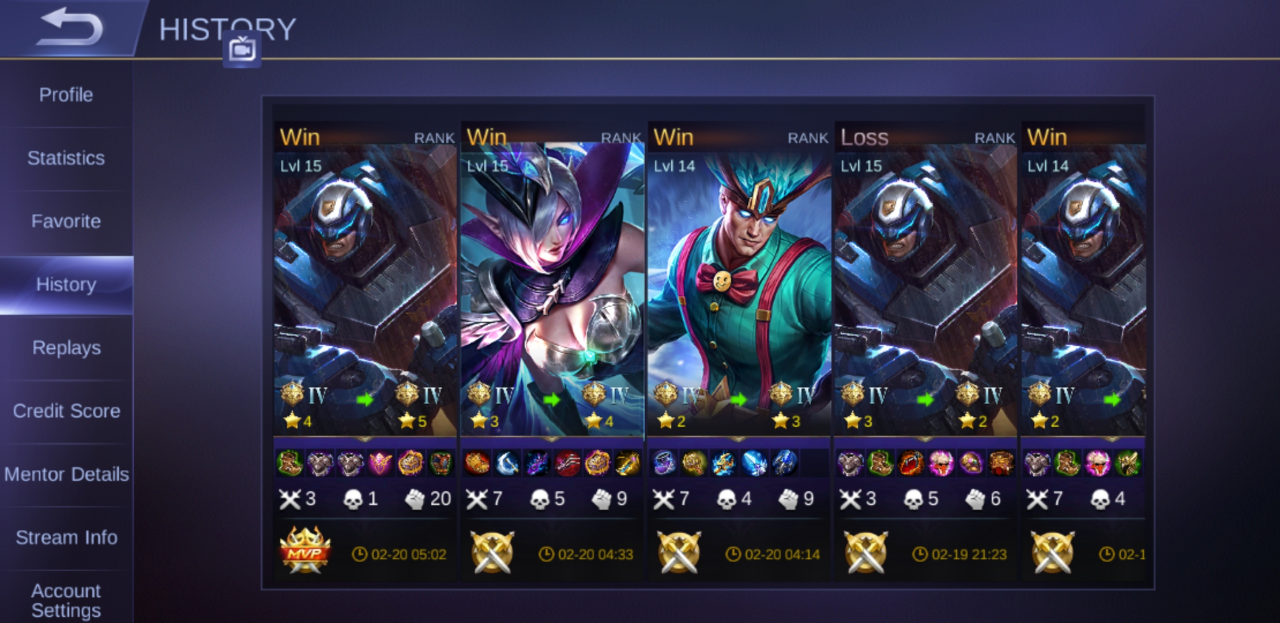Screen dimensions: 1280x623
Task: Click the video camera icon near the title
Action: (242, 49)
